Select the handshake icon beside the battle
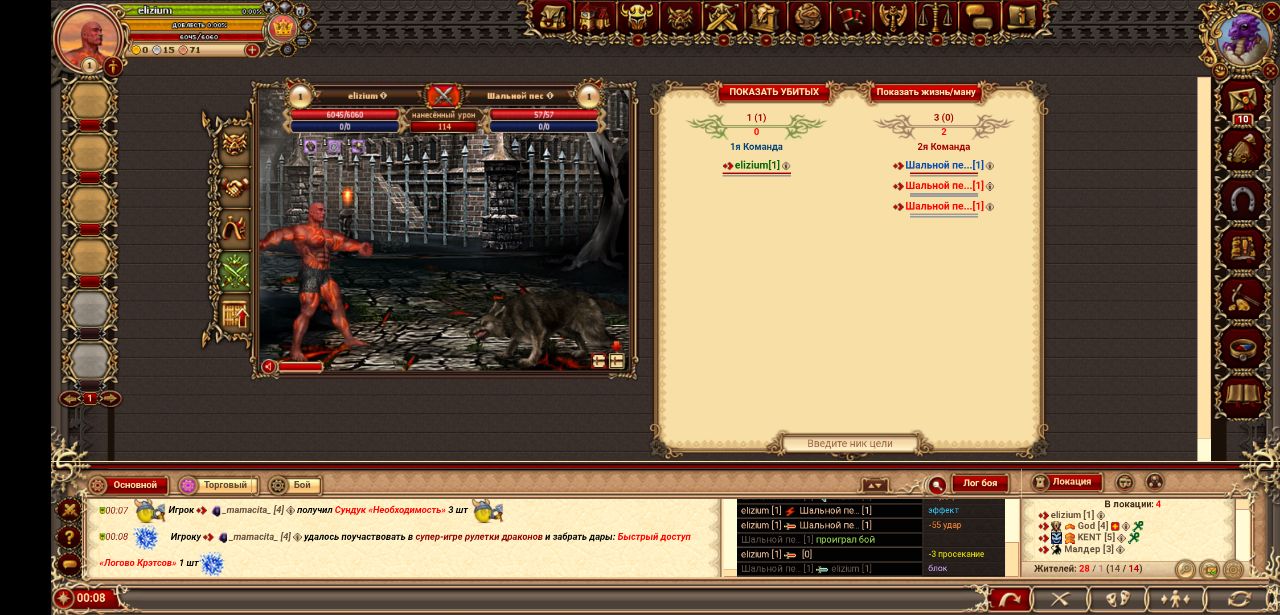The width and height of the screenshot is (1280, 615). (235, 187)
